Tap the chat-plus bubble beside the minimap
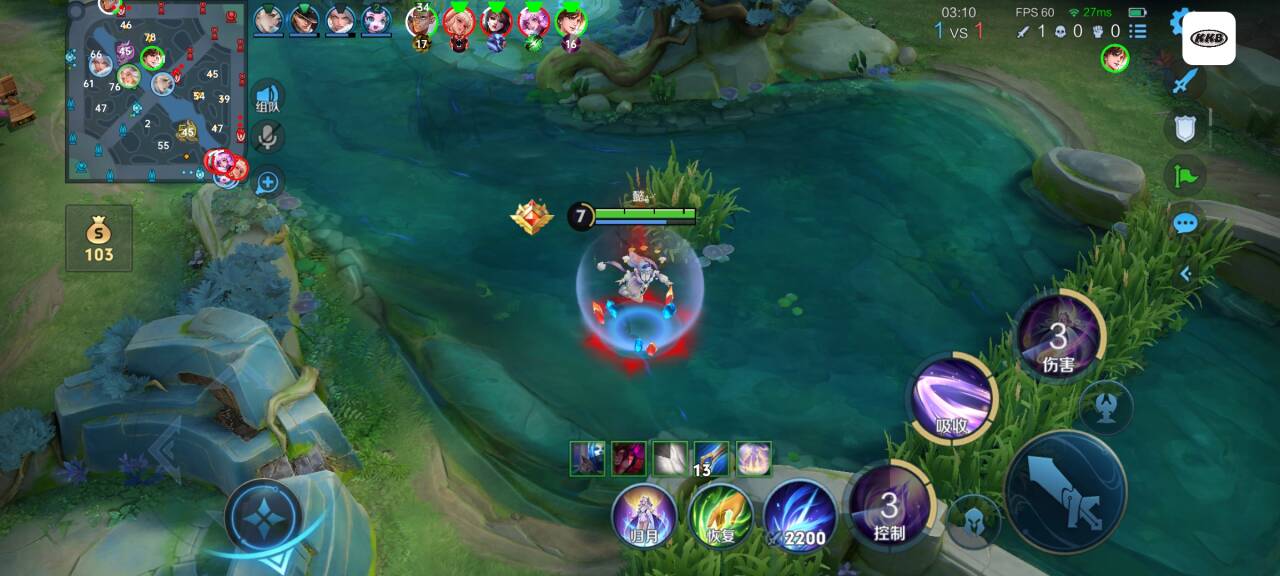This screenshot has height=576, width=1280. (268, 182)
